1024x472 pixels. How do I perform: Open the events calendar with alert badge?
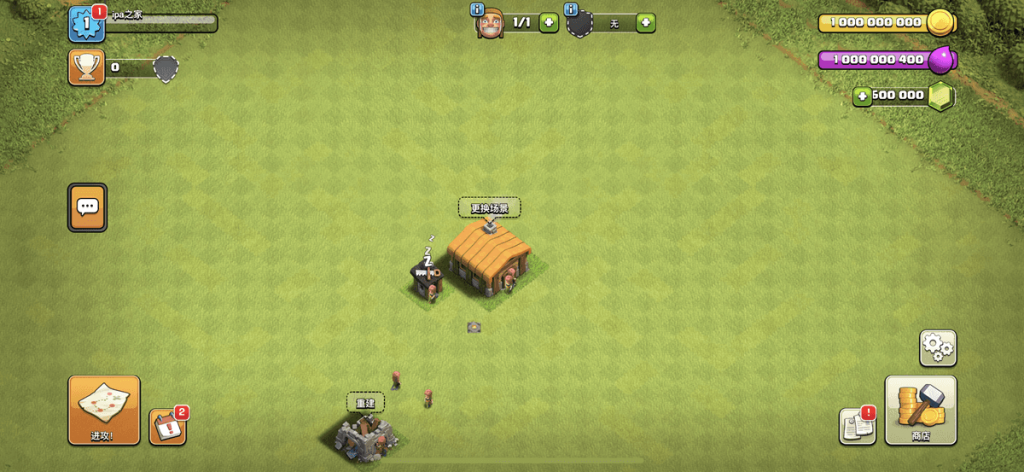pyautogui.click(x=167, y=427)
